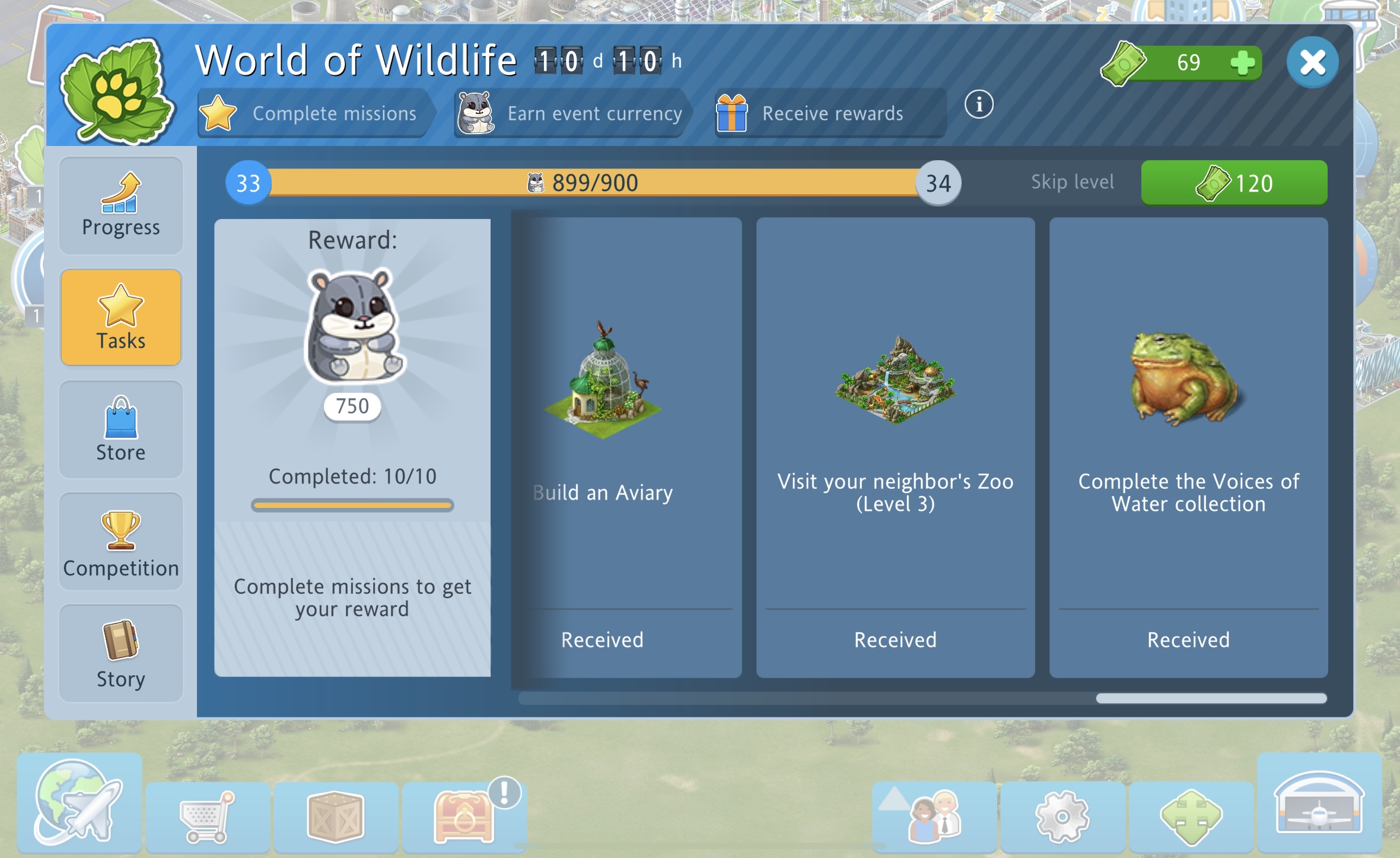Select the Visit your neighbor's Zoo card
The height and width of the screenshot is (858, 1400).
point(895,447)
